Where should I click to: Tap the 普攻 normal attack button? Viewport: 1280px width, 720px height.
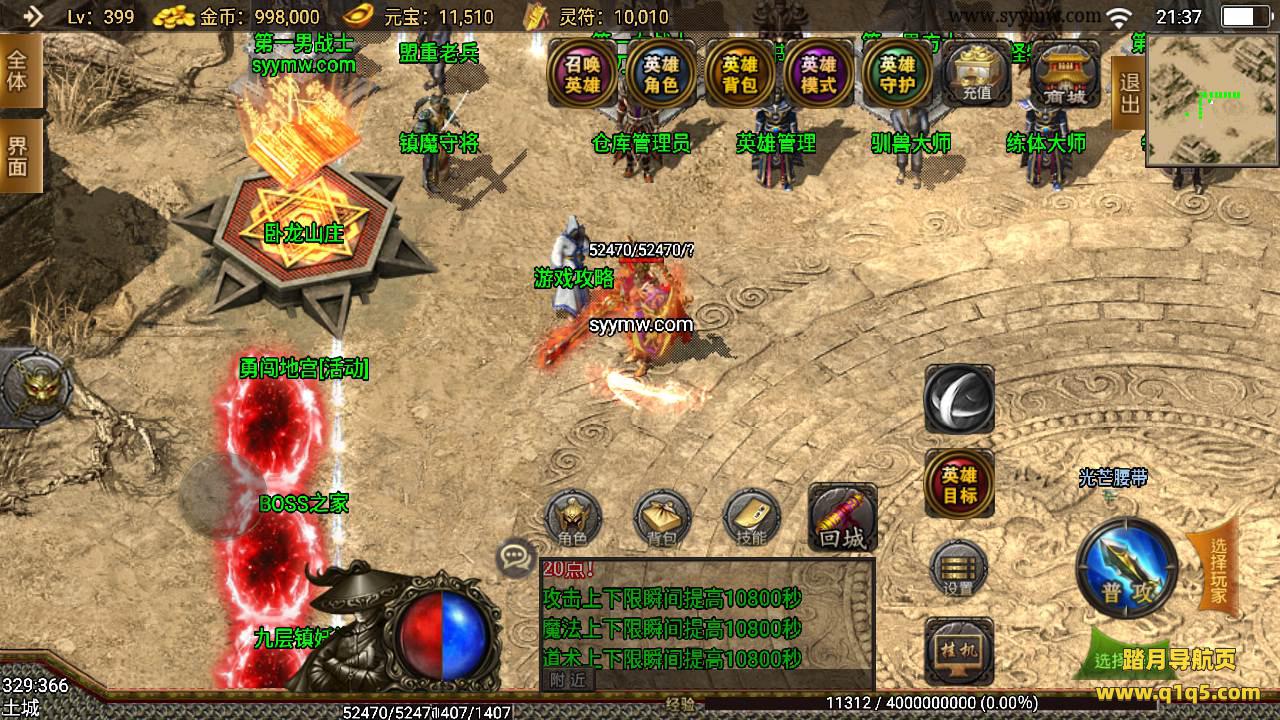click(1127, 568)
